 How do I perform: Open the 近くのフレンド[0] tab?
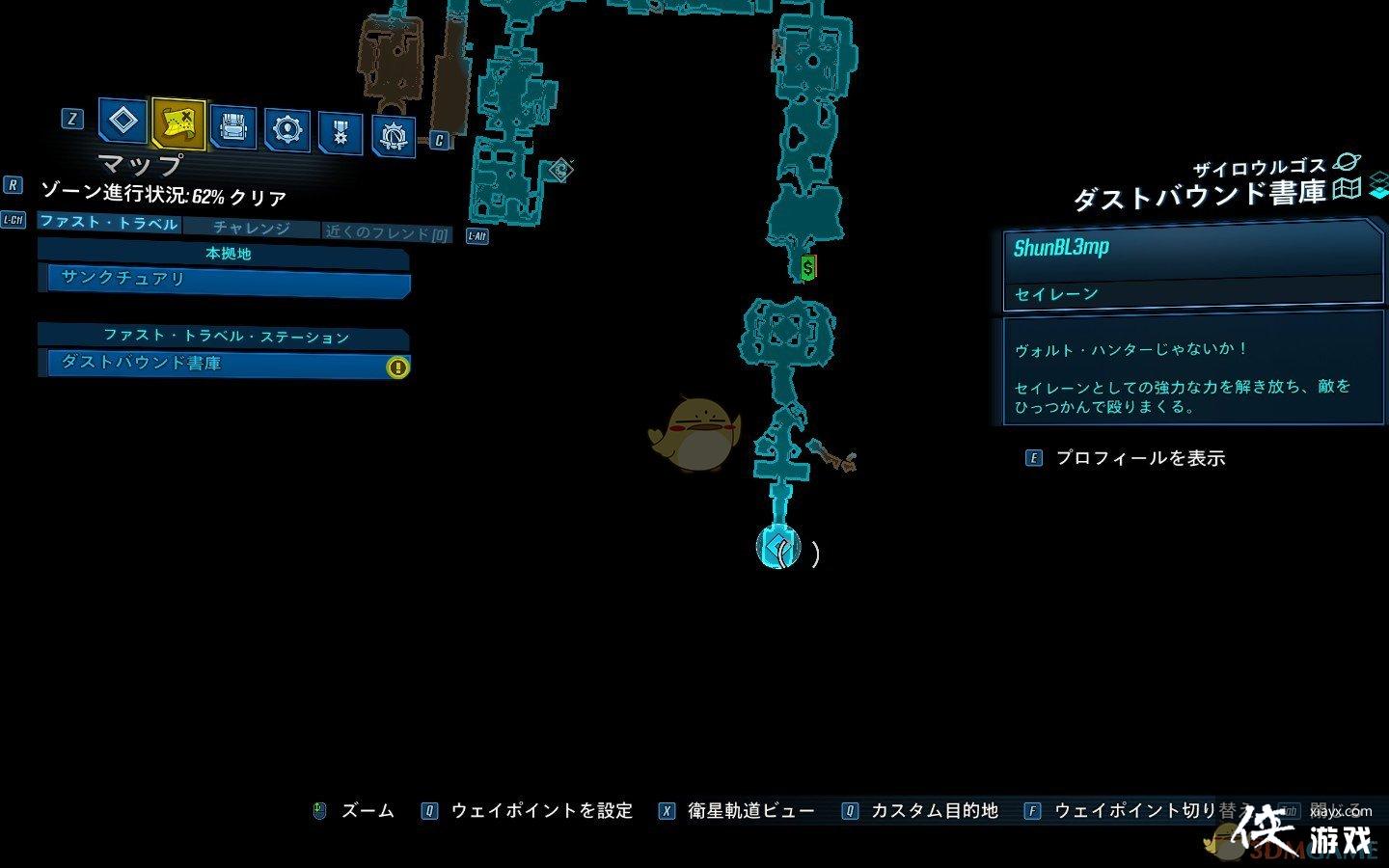point(384,231)
